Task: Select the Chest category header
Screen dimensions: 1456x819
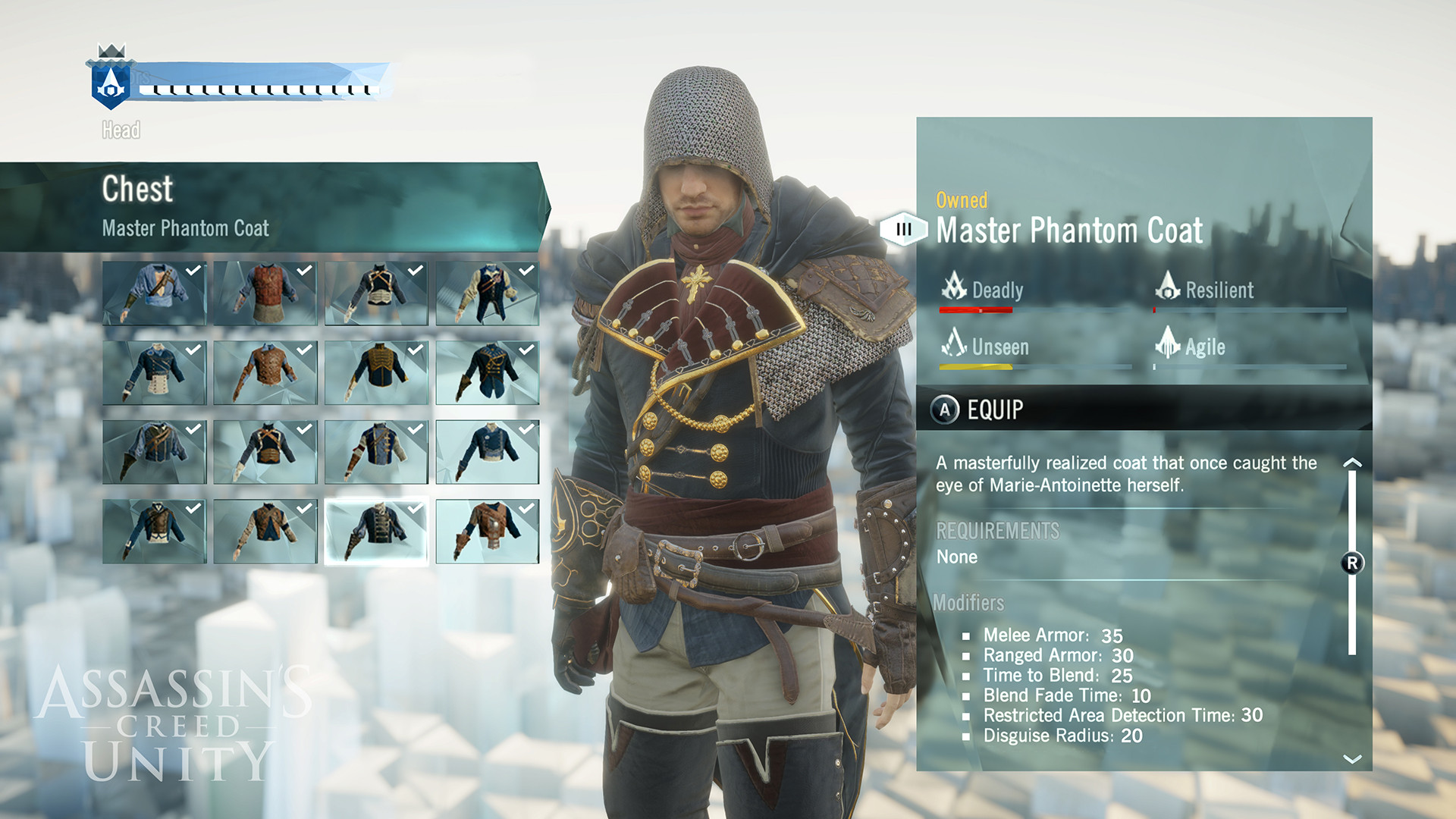Action: tap(139, 190)
